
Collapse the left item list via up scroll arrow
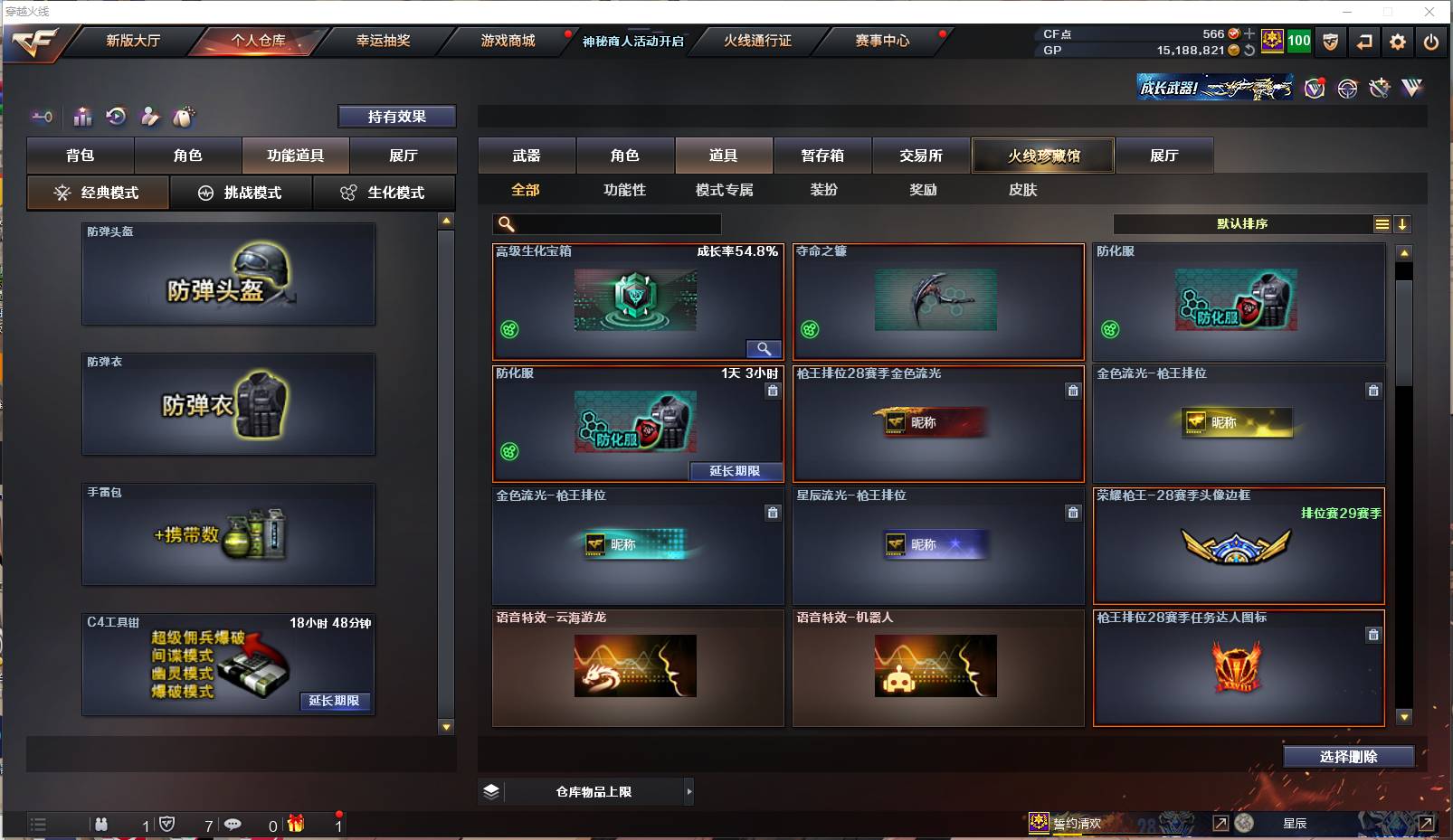[x=445, y=218]
